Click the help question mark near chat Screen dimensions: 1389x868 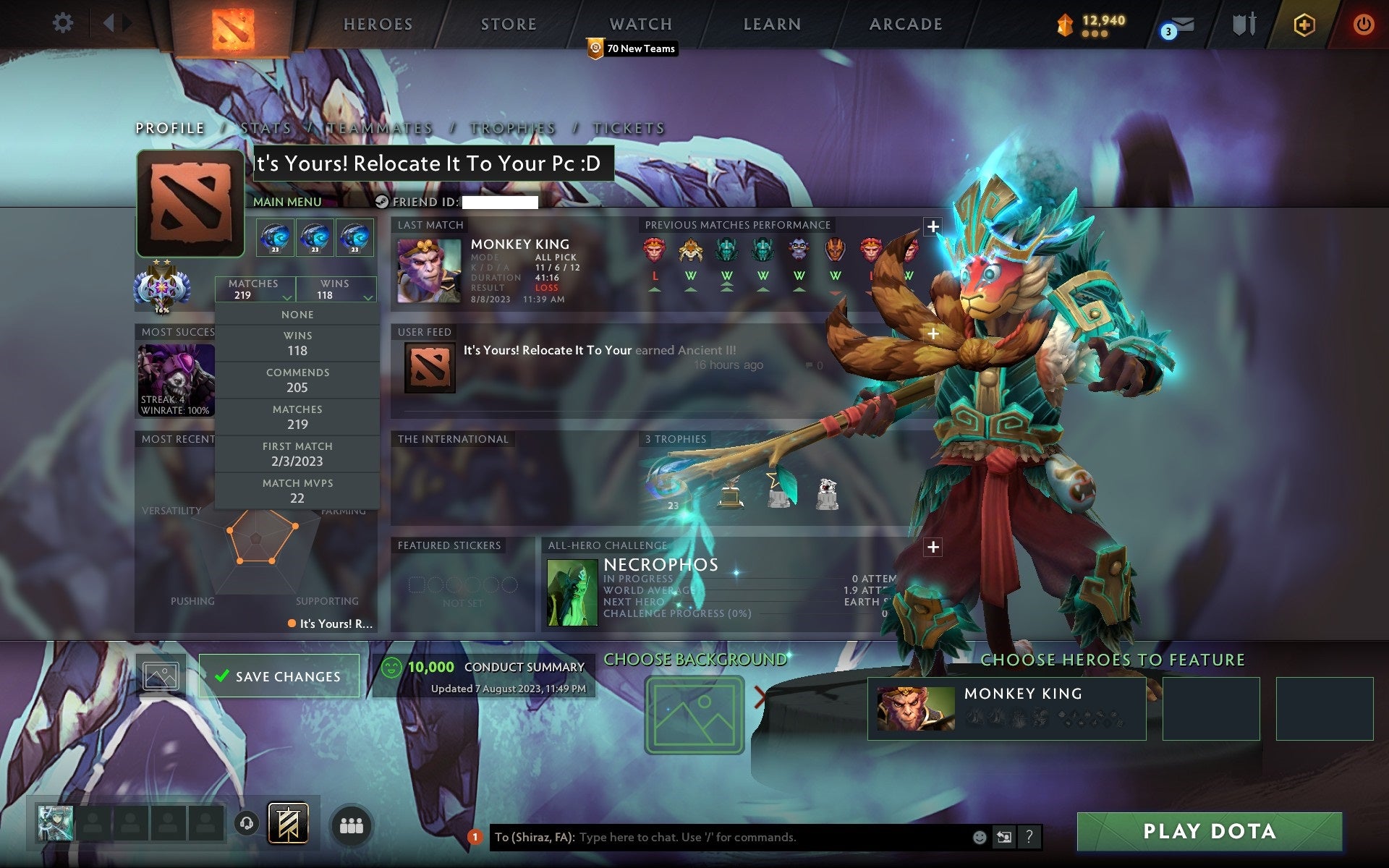(1030, 837)
